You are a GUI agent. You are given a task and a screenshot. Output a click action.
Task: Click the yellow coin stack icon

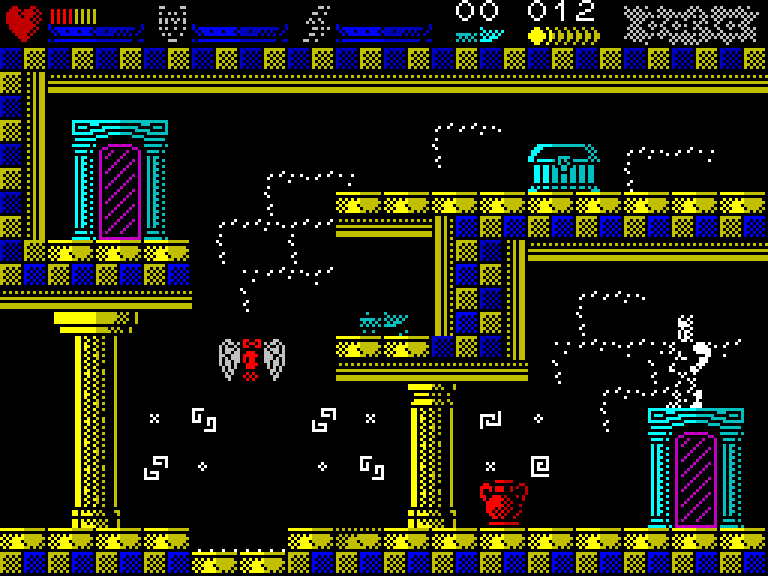pyautogui.click(x=564, y=36)
